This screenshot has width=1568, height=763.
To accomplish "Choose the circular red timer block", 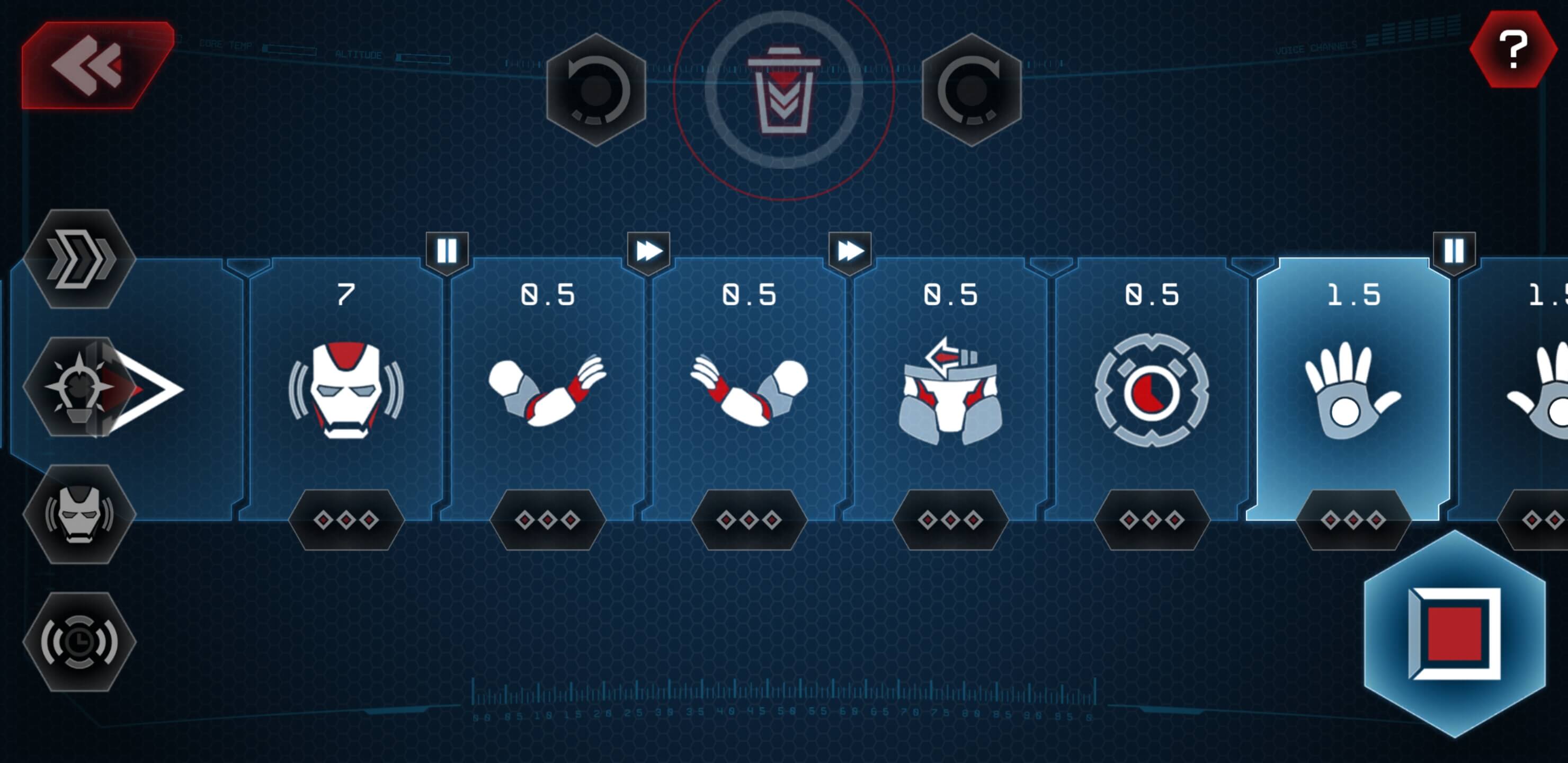I will pyautogui.click(x=1152, y=390).
